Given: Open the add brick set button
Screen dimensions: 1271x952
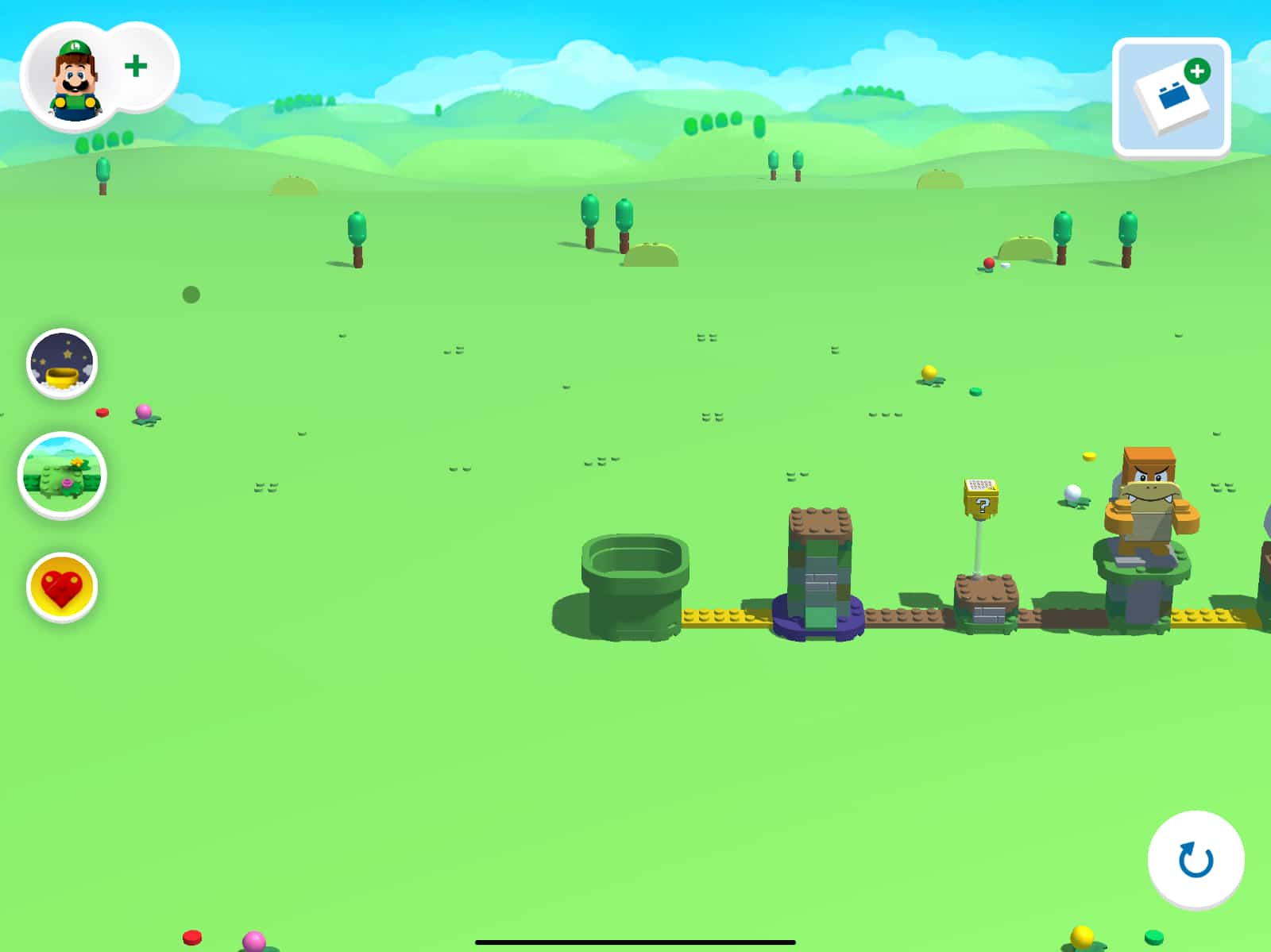Looking at the screenshot, I should point(1172,97).
